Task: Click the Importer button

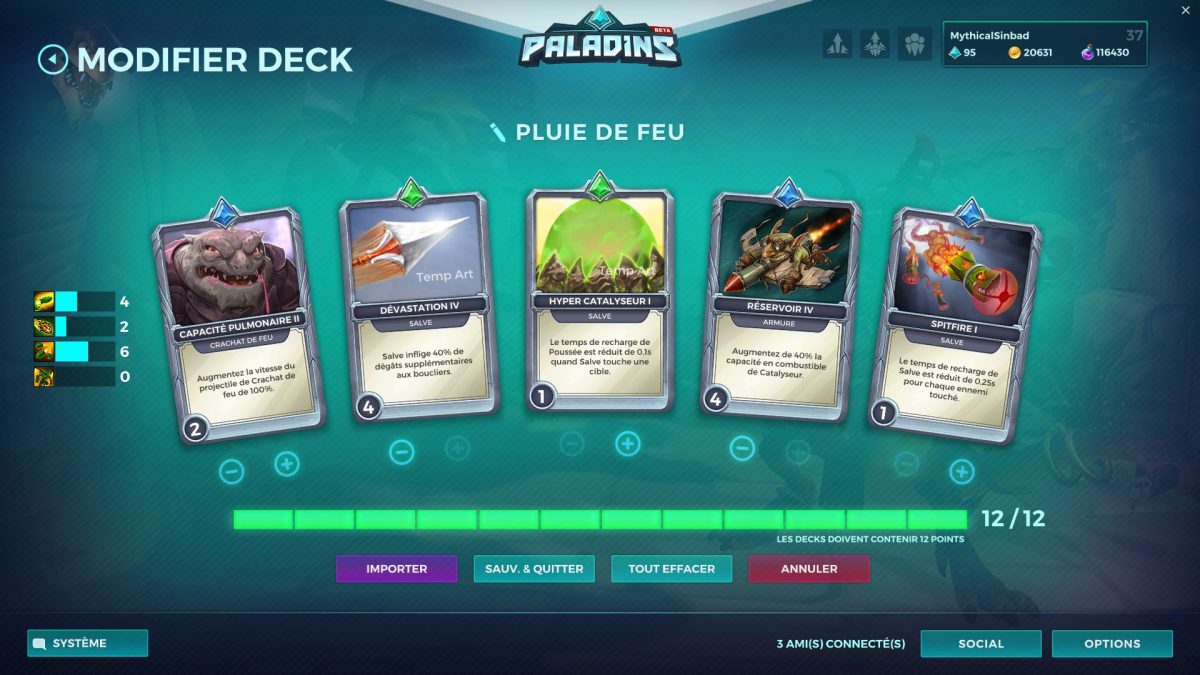Action: pos(396,569)
